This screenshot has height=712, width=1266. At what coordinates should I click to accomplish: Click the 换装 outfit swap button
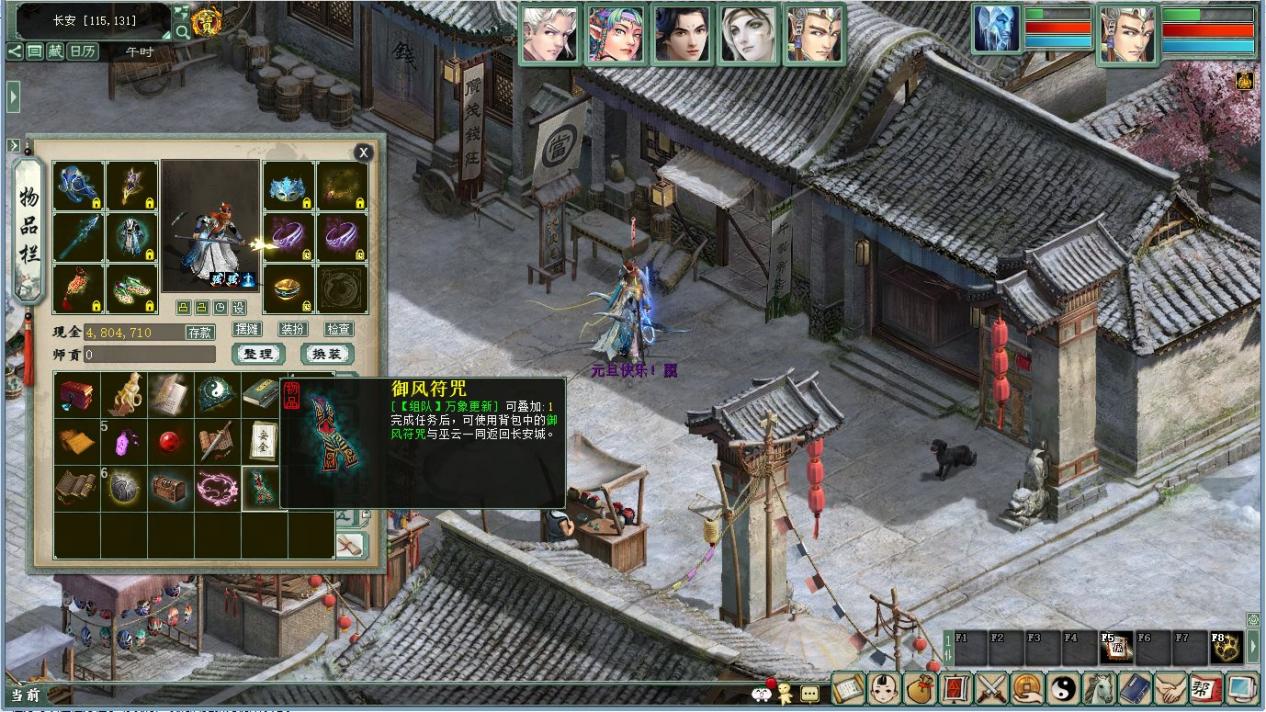pyautogui.click(x=327, y=354)
